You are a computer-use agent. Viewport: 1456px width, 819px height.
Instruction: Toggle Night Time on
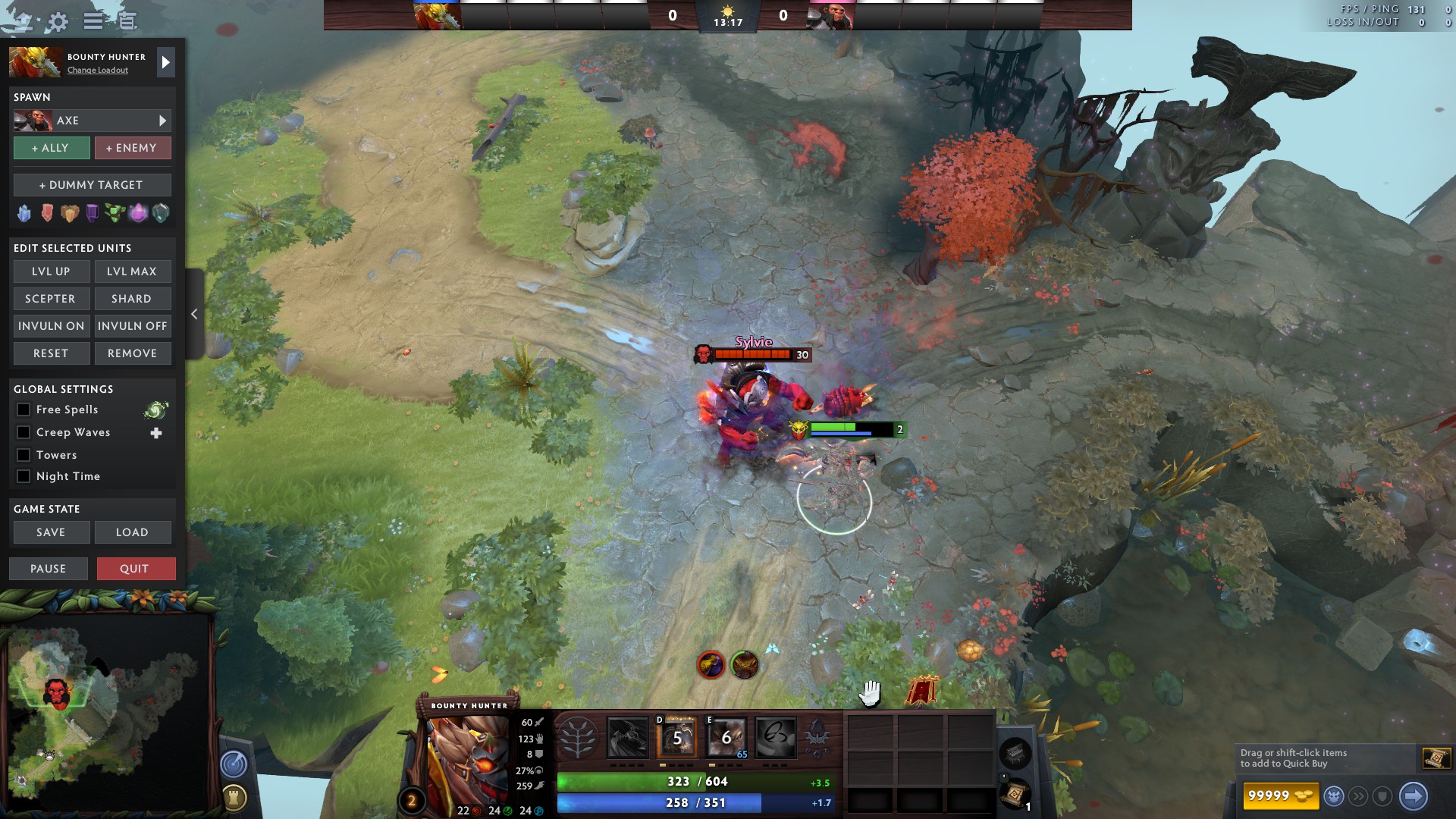click(24, 476)
